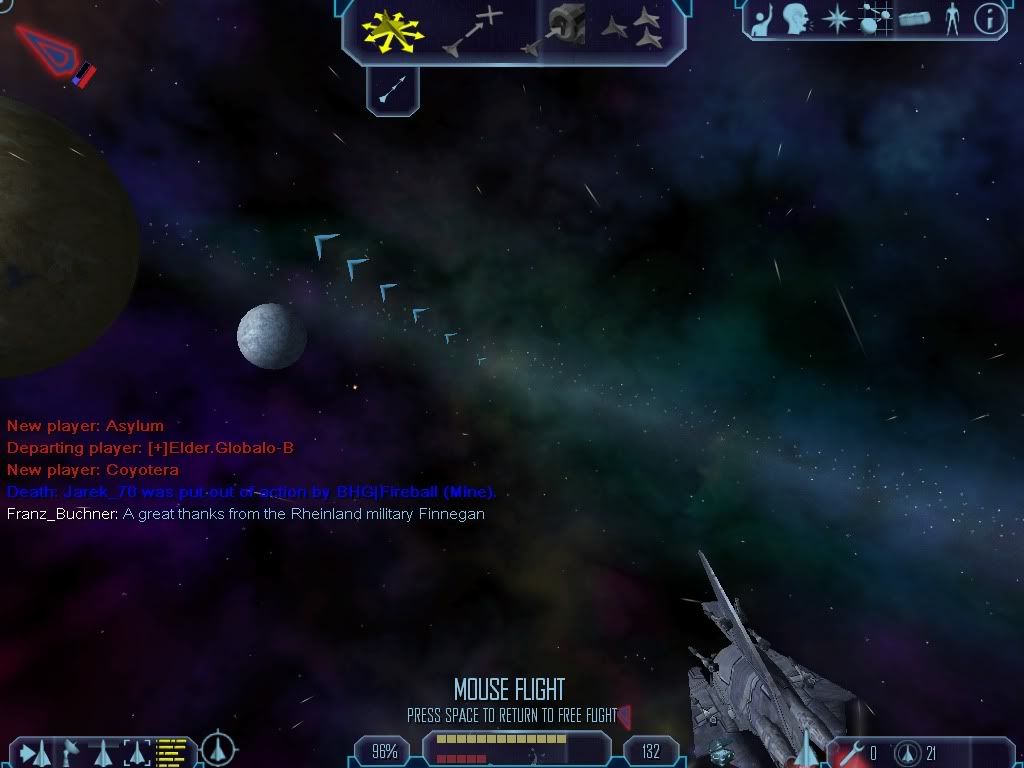Click the bracketed ship target icon
This screenshot has height=768, width=1024.
136,751
